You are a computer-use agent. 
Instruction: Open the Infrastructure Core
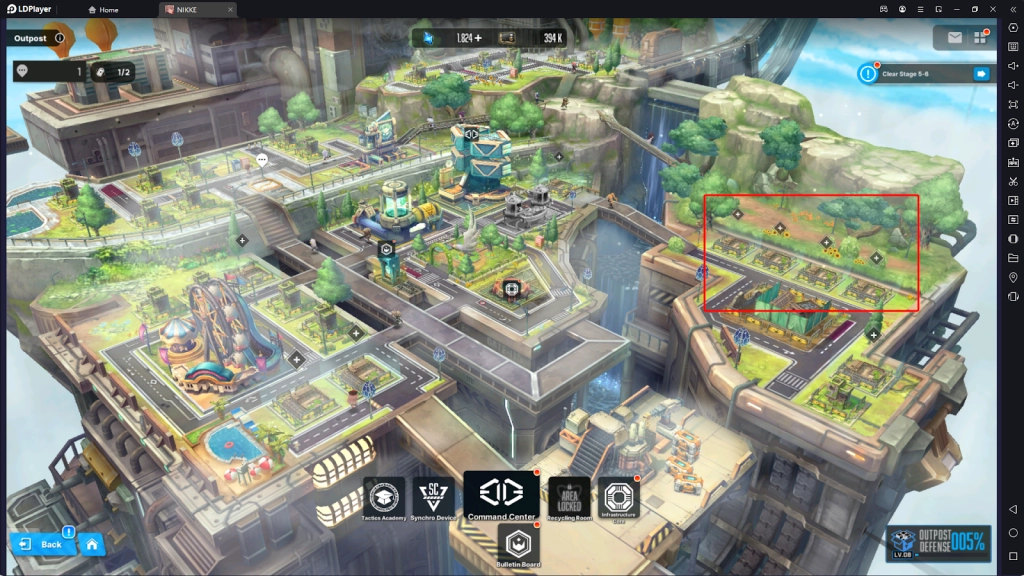coord(618,498)
